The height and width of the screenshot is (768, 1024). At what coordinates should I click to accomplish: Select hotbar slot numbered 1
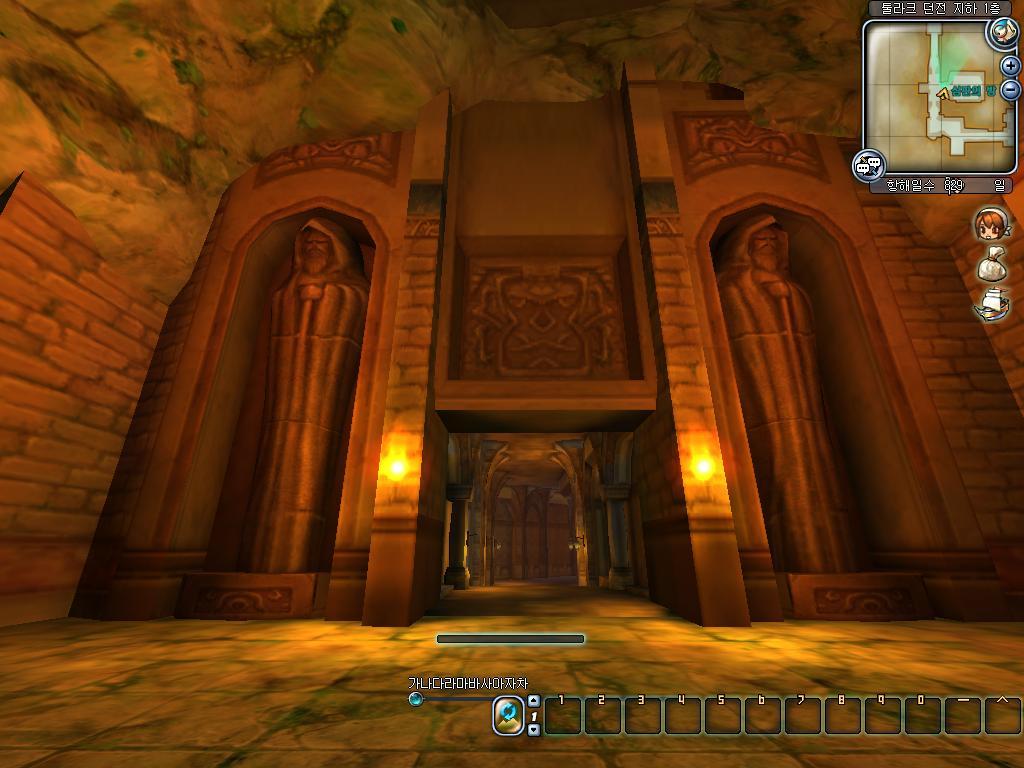(563, 715)
